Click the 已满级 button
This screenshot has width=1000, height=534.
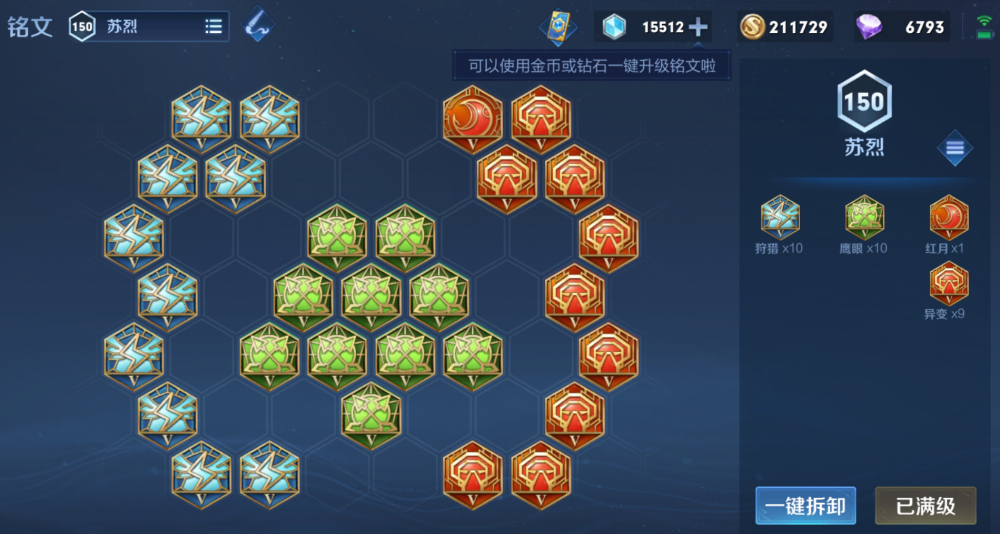point(925,506)
